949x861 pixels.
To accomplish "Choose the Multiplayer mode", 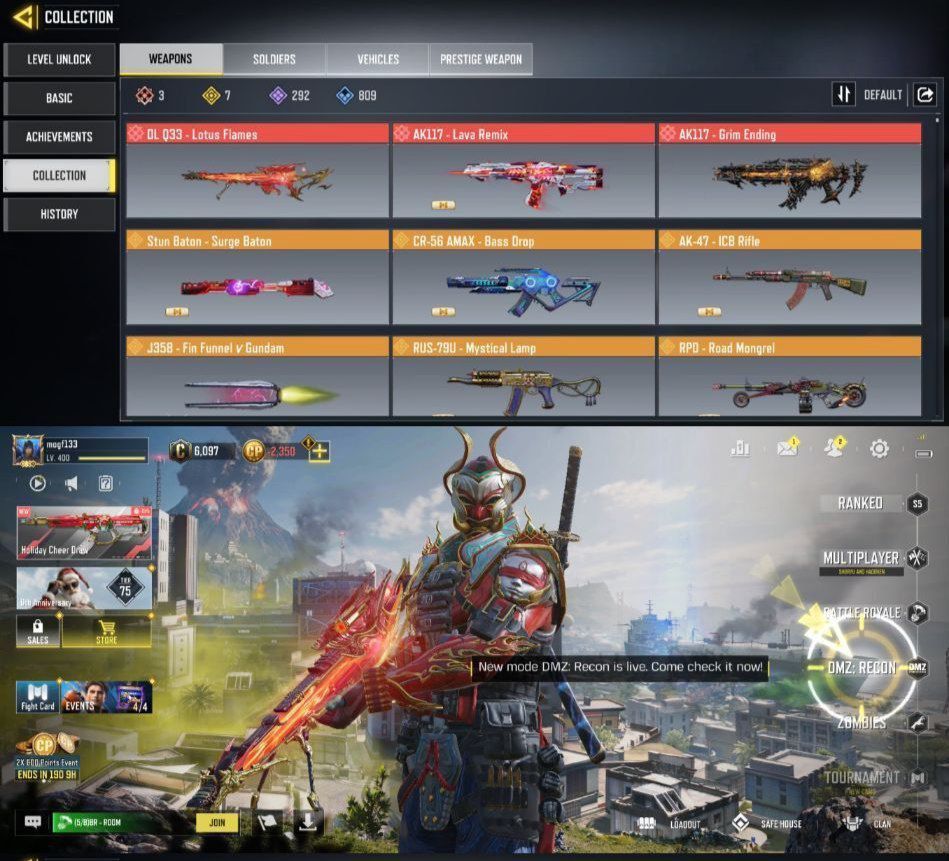I will coord(862,558).
